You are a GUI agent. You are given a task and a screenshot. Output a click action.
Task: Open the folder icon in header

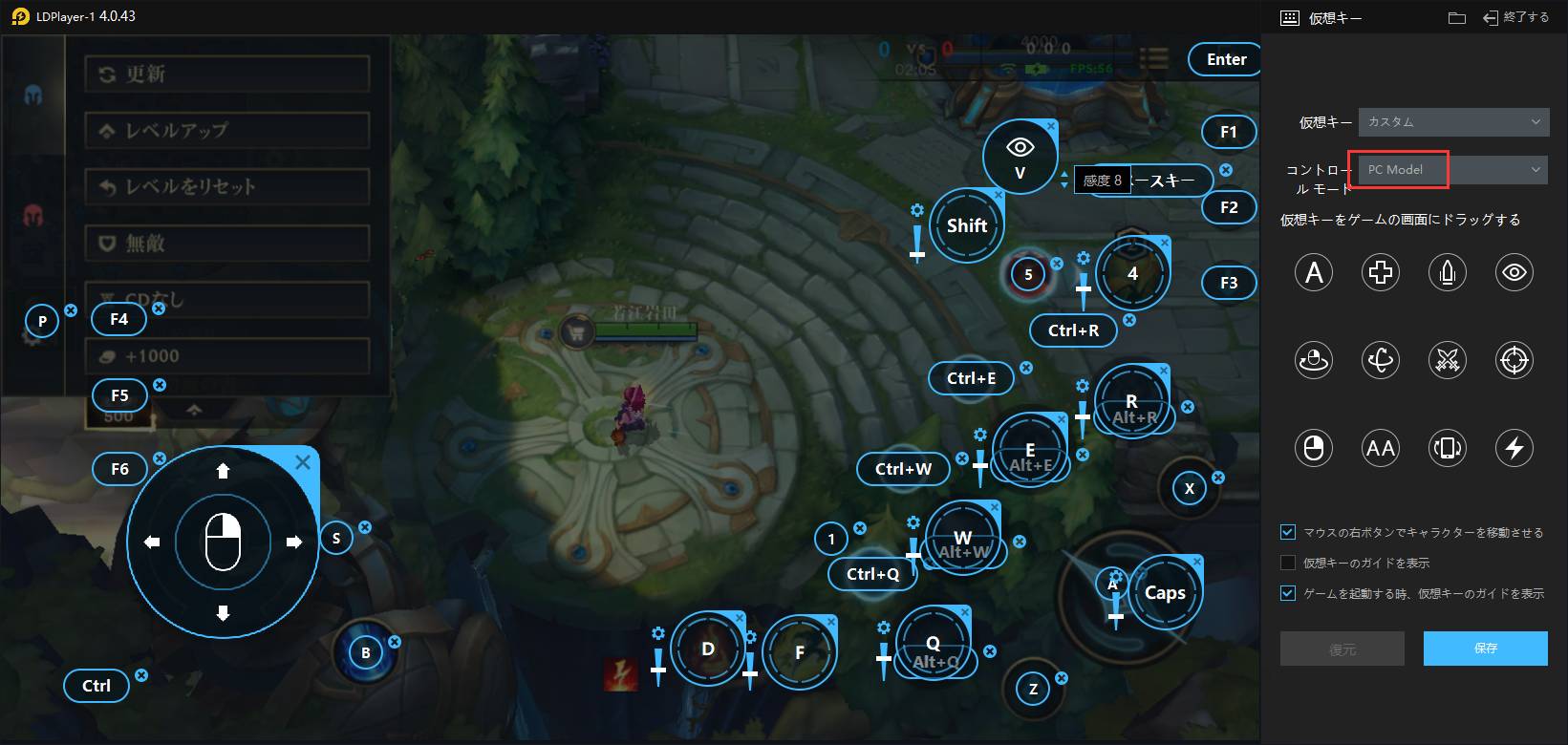click(x=1457, y=17)
